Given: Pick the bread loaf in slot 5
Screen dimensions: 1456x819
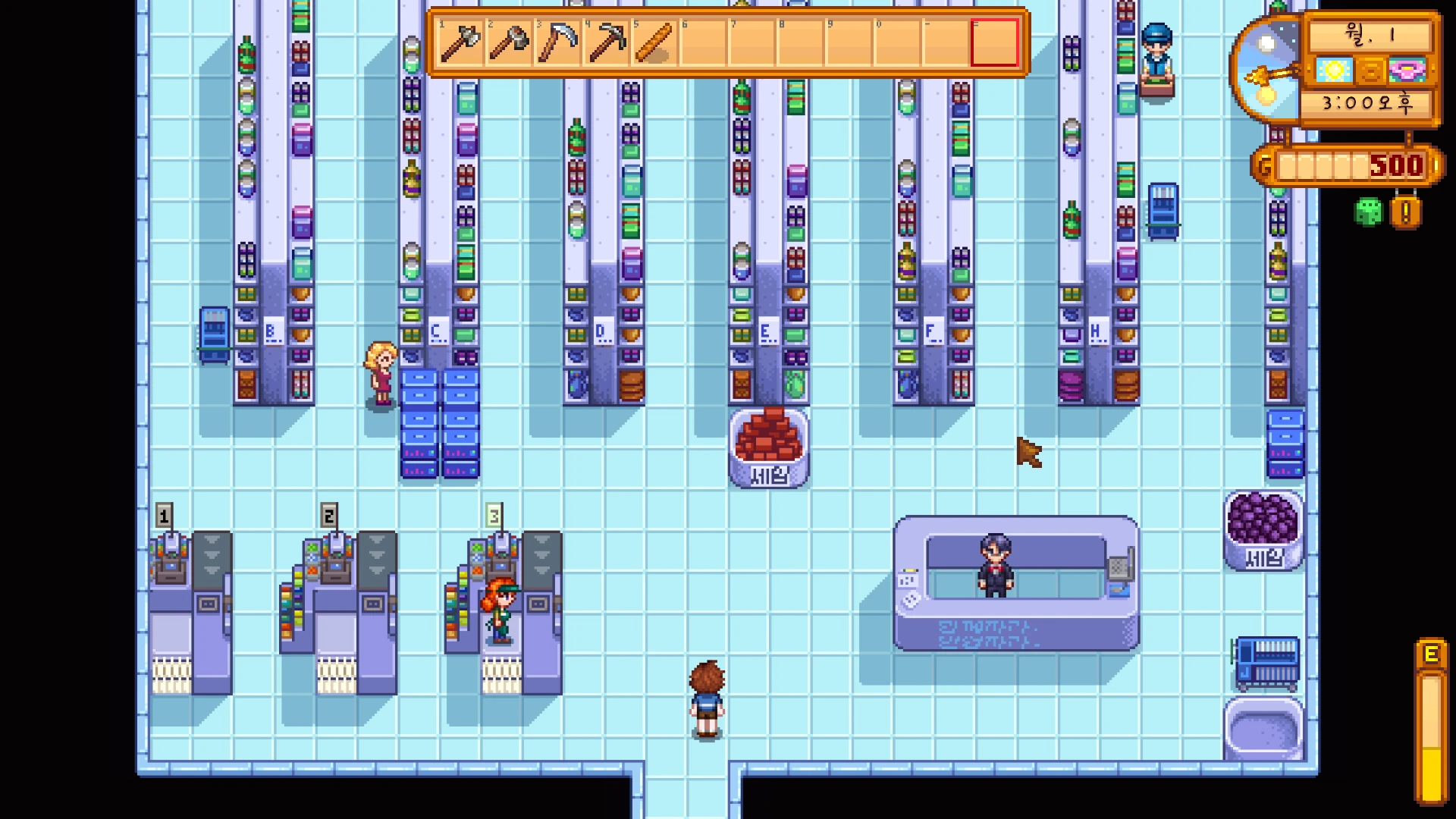Looking at the screenshot, I should pyautogui.click(x=654, y=43).
